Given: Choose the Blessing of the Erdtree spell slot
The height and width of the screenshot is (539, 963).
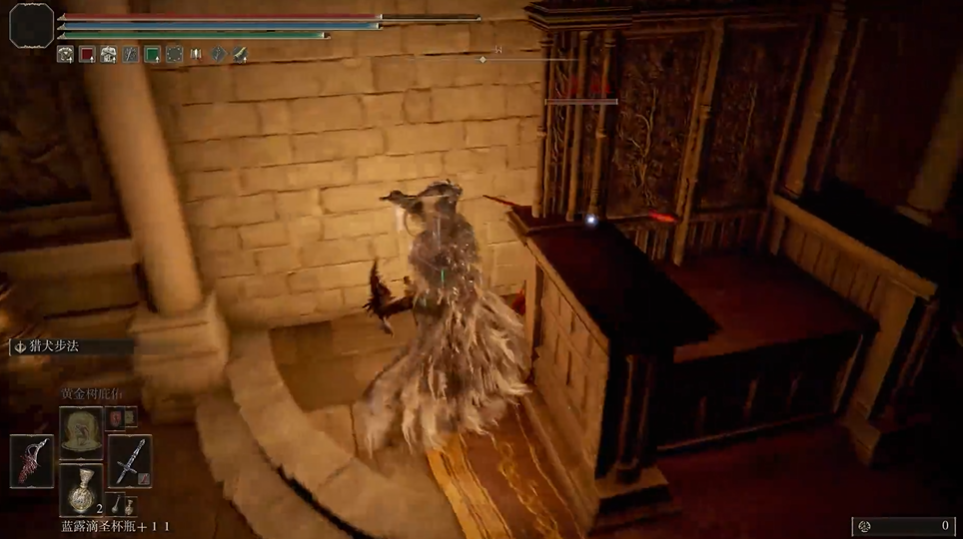Looking at the screenshot, I should pos(80,430).
